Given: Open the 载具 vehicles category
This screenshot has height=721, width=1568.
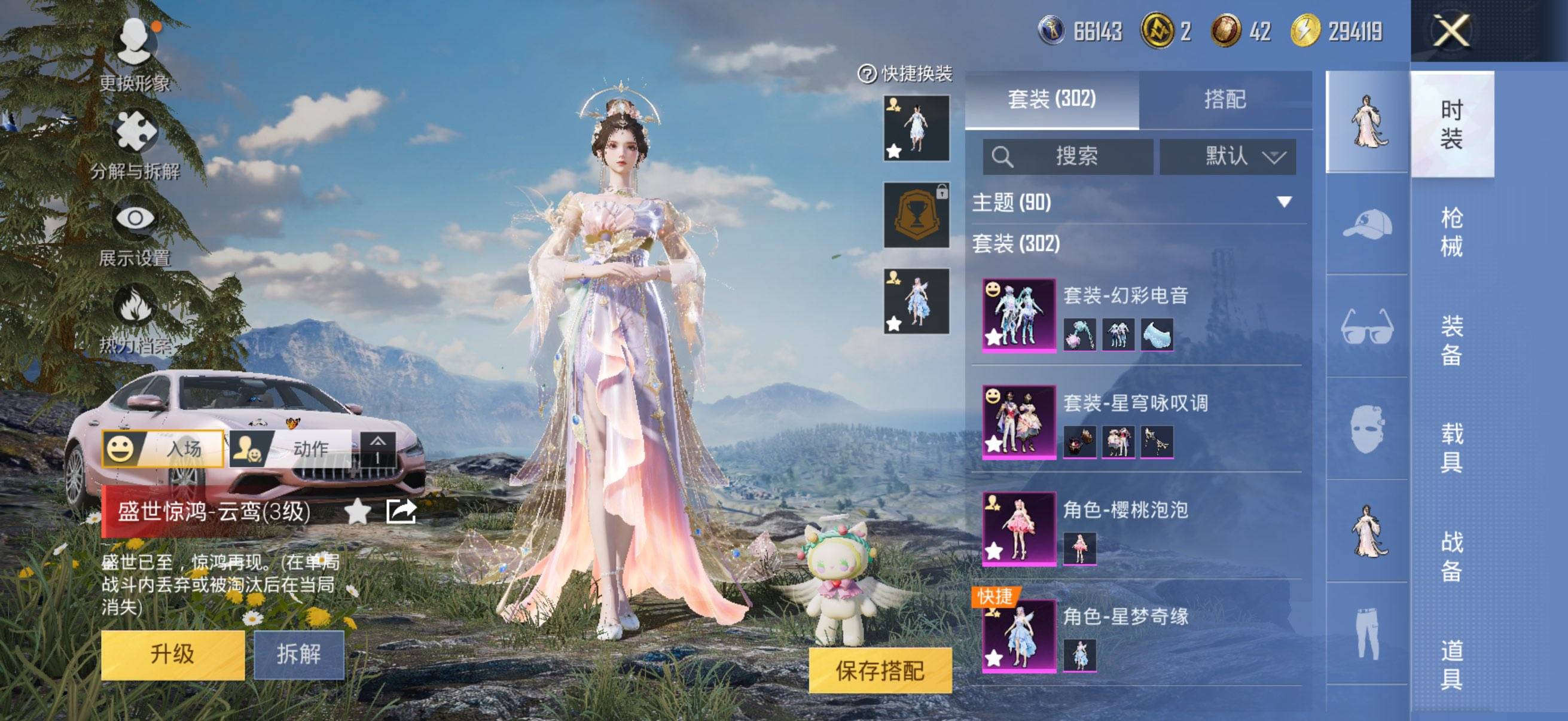Looking at the screenshot, I should 1451,448.
